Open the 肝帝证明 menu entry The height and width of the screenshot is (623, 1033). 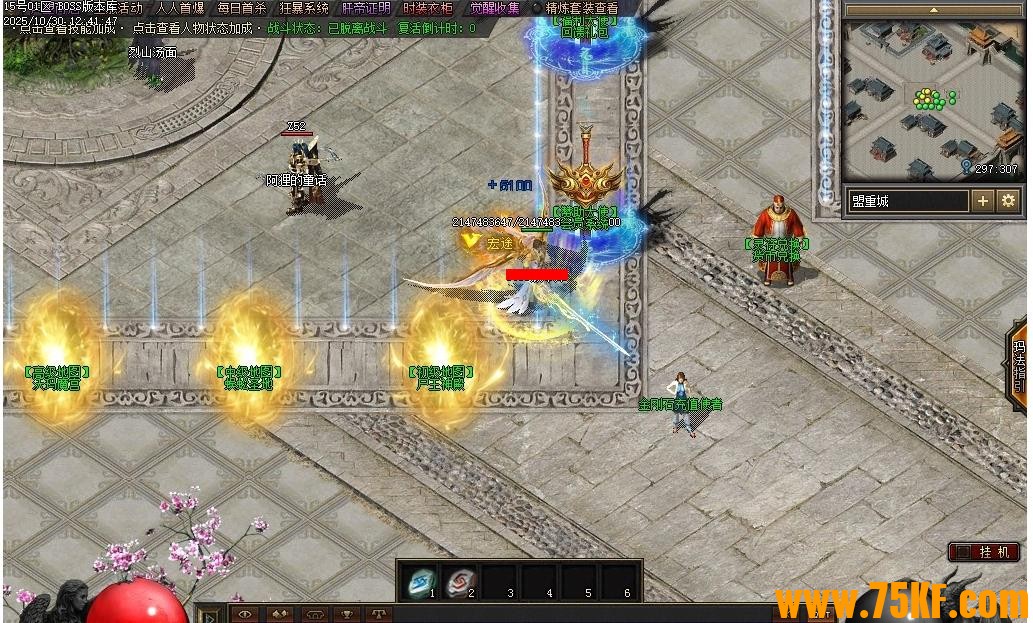point(366,7)
